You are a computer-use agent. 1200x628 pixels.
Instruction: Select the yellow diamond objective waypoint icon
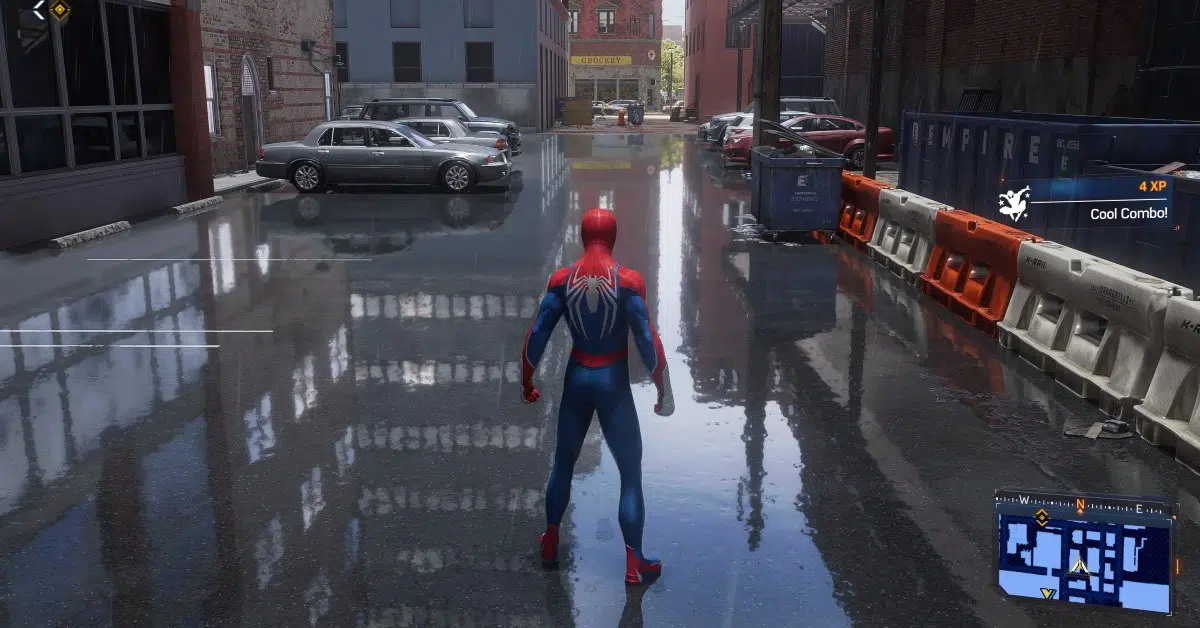(x=59, y=10)
